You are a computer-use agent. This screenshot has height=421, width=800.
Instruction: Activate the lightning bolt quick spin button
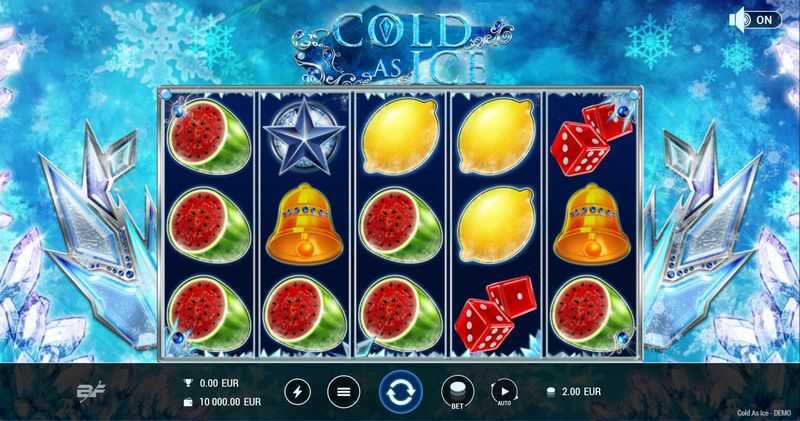tap(299, 391)
